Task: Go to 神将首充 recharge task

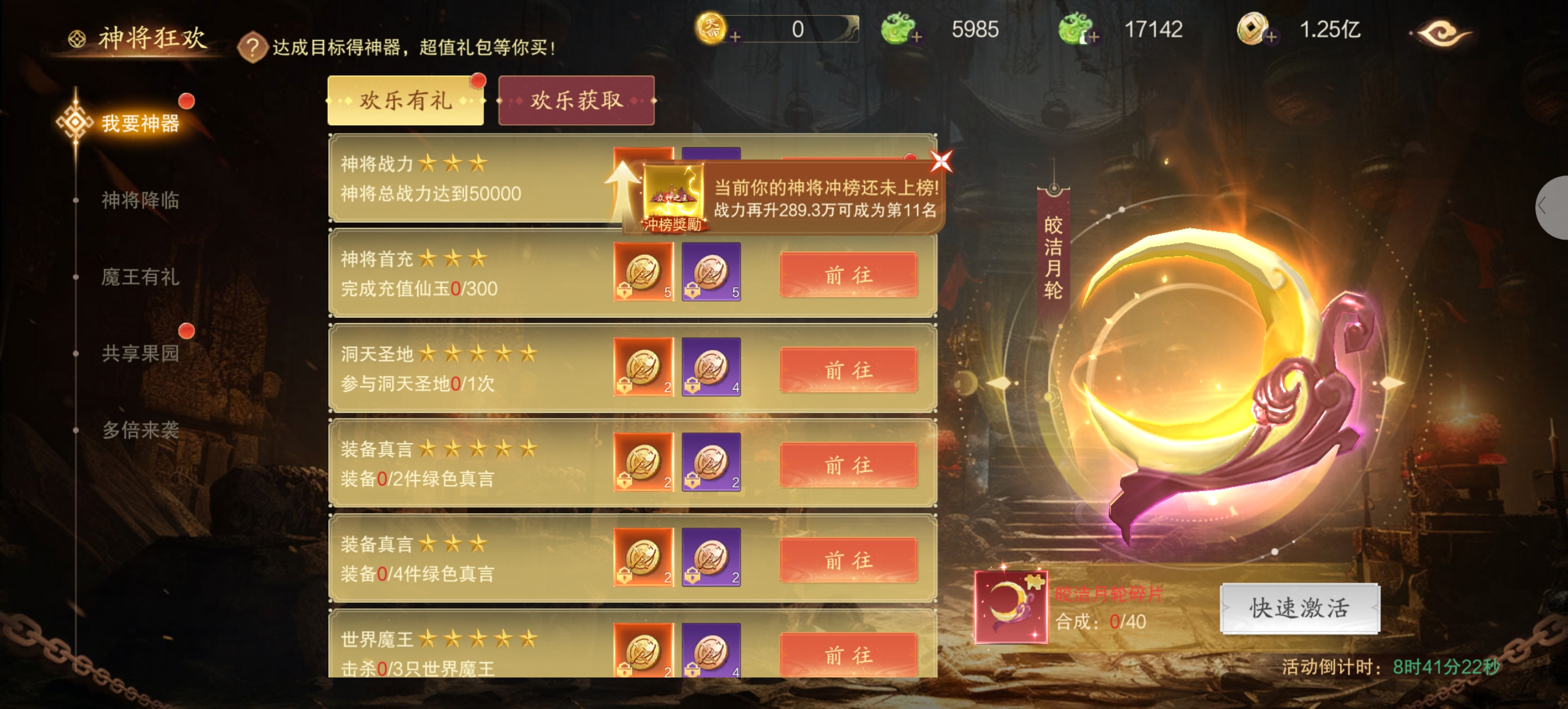Action: (848, 275)
